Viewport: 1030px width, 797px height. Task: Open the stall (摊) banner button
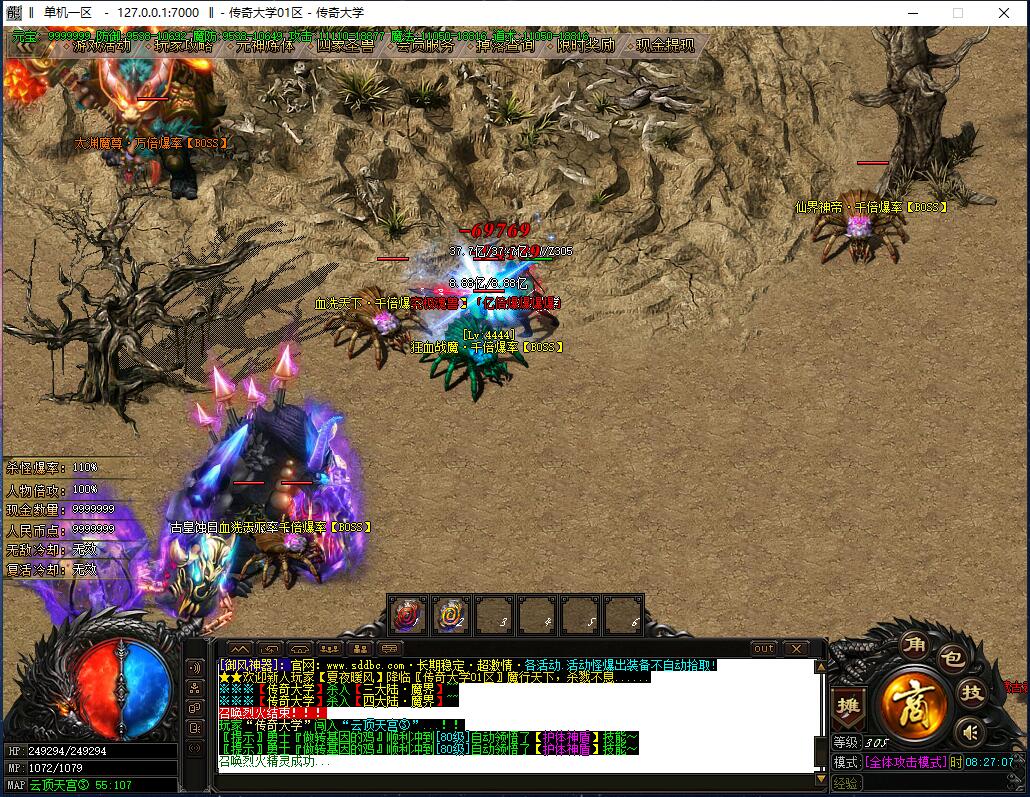tap(847, 706)
